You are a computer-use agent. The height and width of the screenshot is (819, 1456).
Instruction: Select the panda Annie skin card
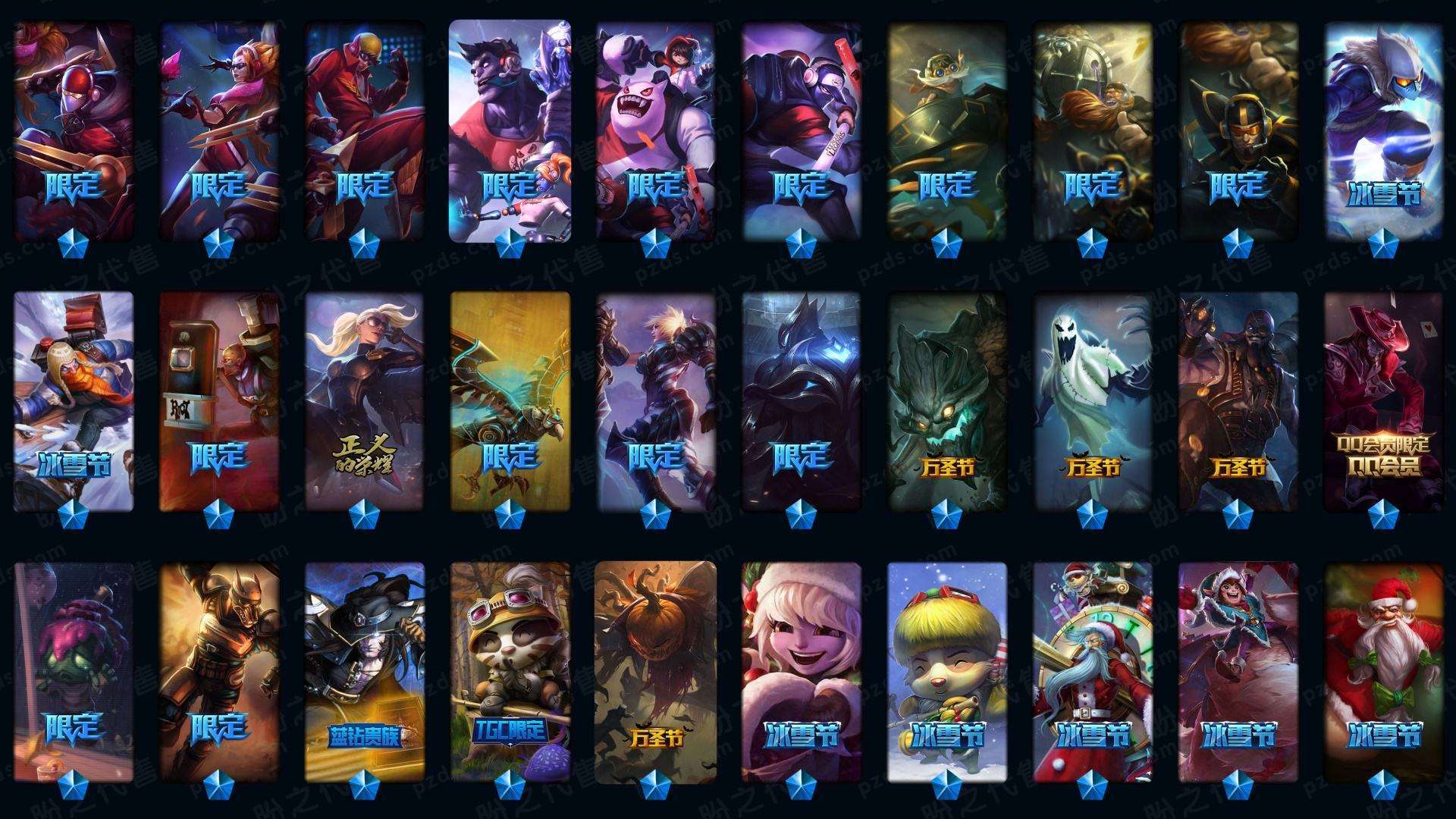pos(655,129)
